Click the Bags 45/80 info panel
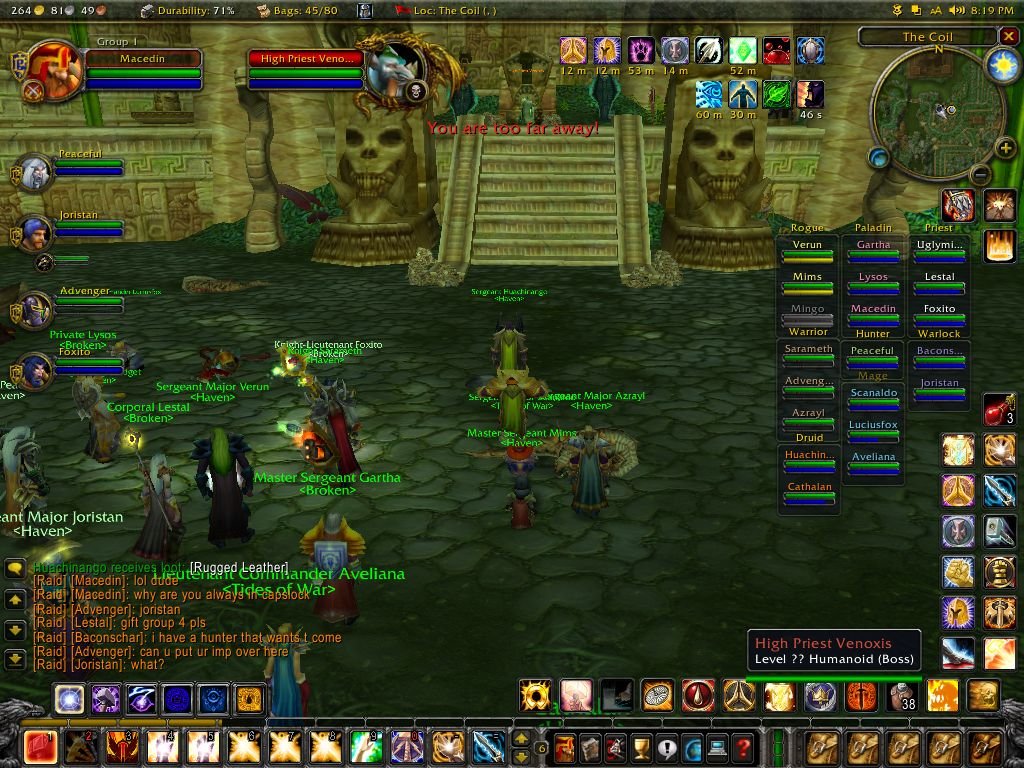This screenshot has width=1024, height=768. pos(297,11)
